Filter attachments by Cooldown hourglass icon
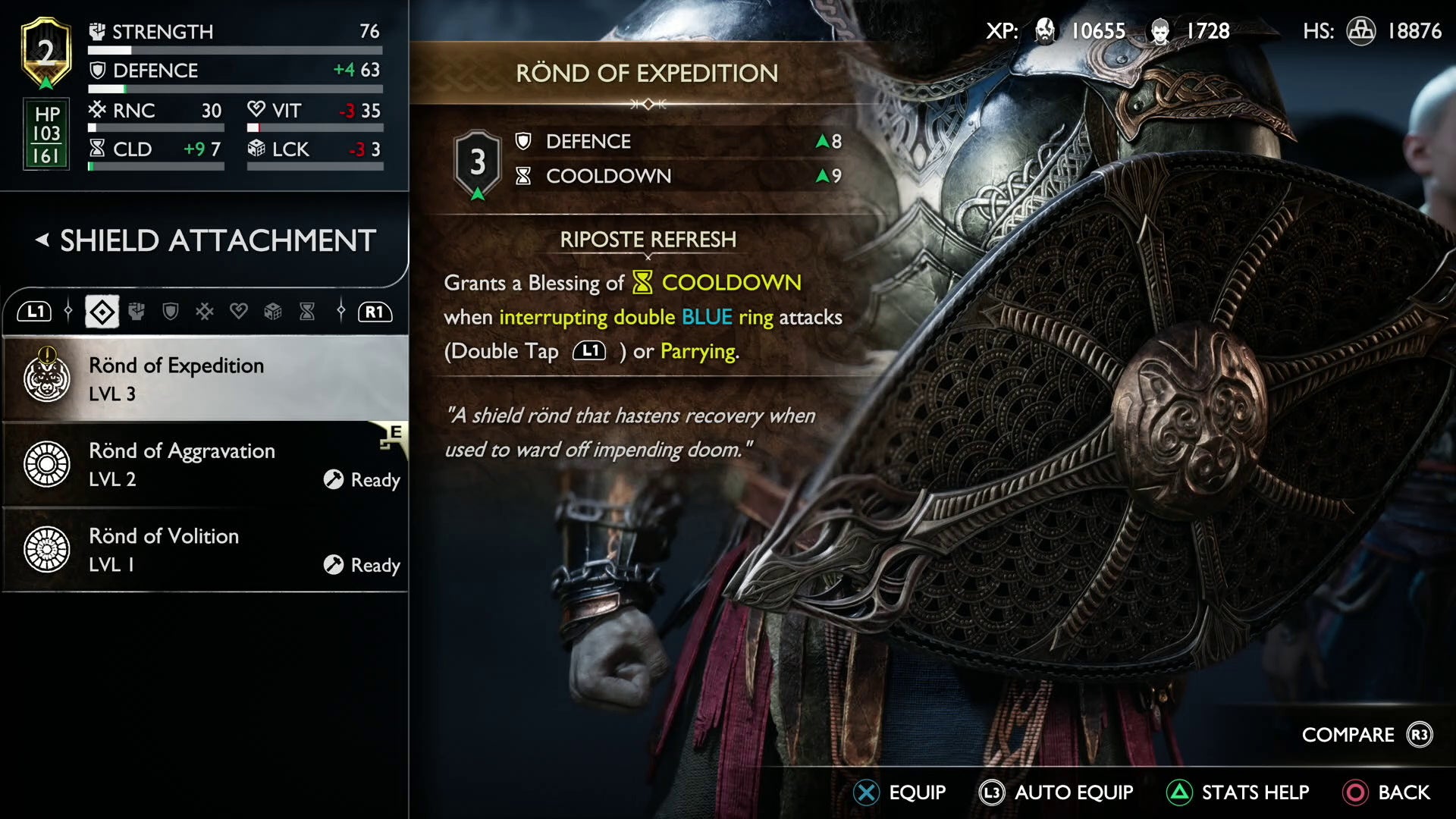The image size is (1456, 819). (307, 312)
